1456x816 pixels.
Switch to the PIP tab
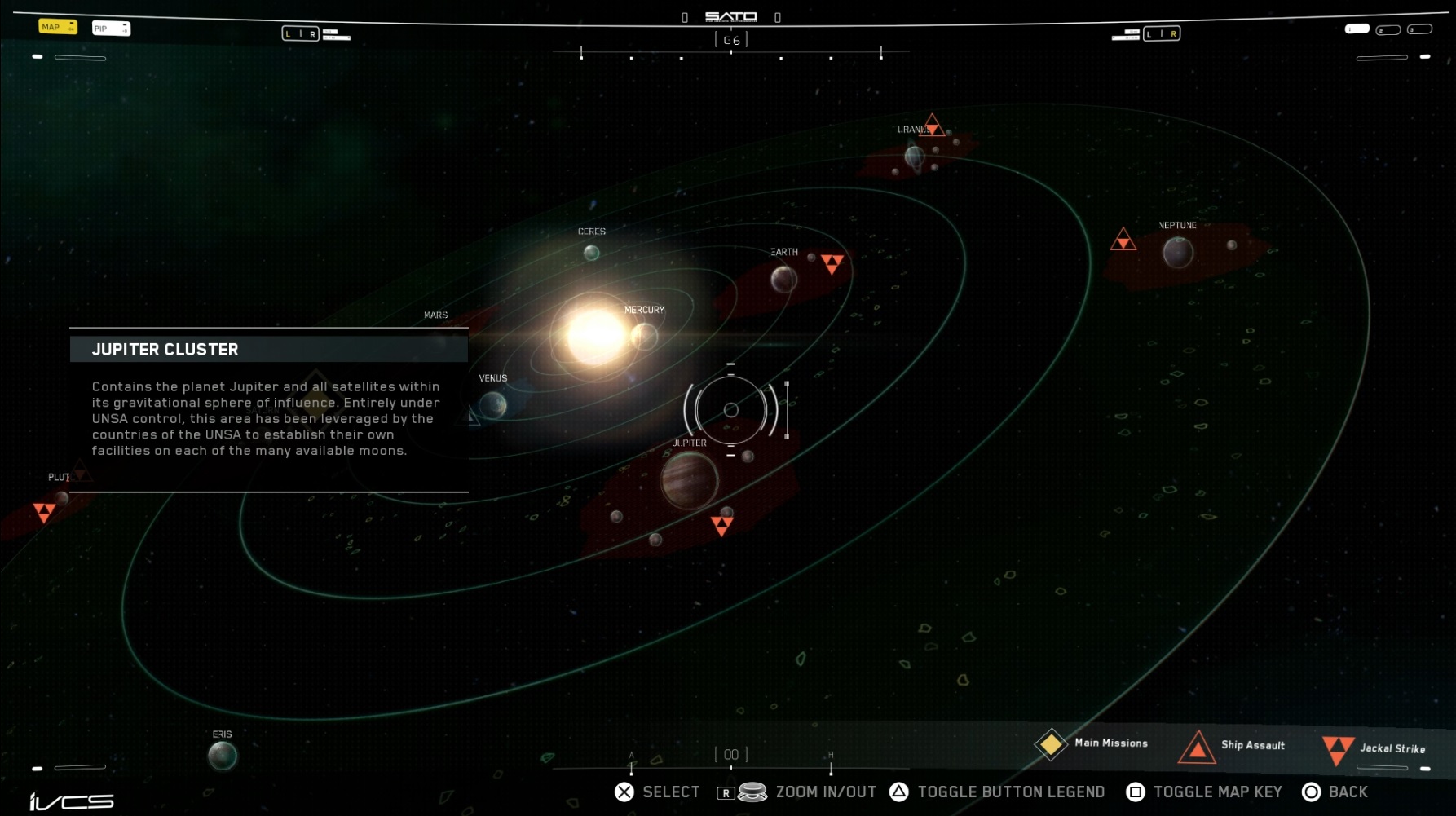[111, 29]
